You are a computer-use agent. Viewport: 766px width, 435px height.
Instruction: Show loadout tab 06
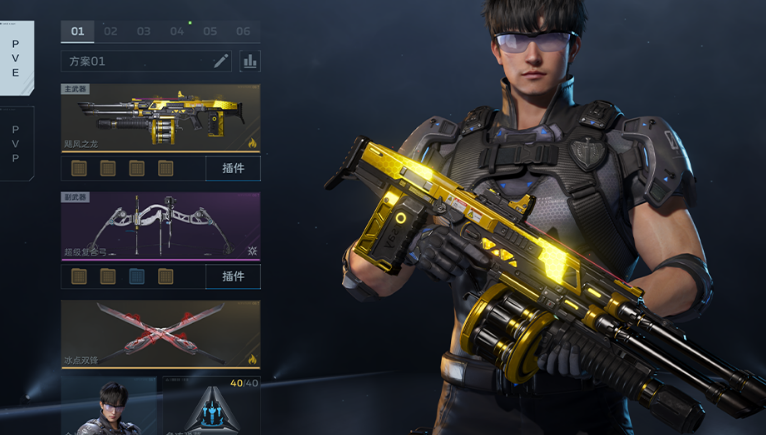click(243, 31)
